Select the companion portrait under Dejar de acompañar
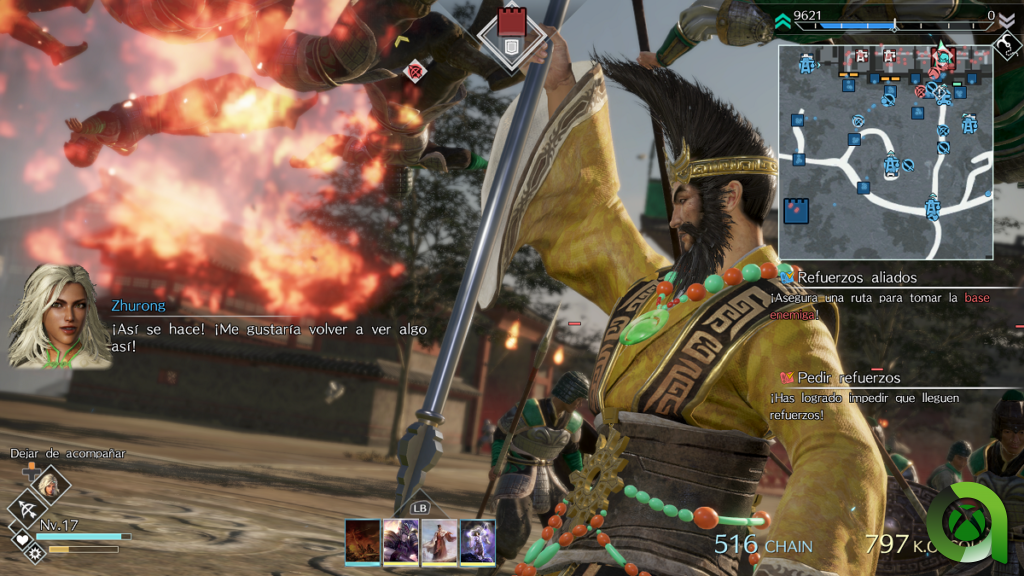This screenshot has height=576, width=1024. tap(50, 486)
